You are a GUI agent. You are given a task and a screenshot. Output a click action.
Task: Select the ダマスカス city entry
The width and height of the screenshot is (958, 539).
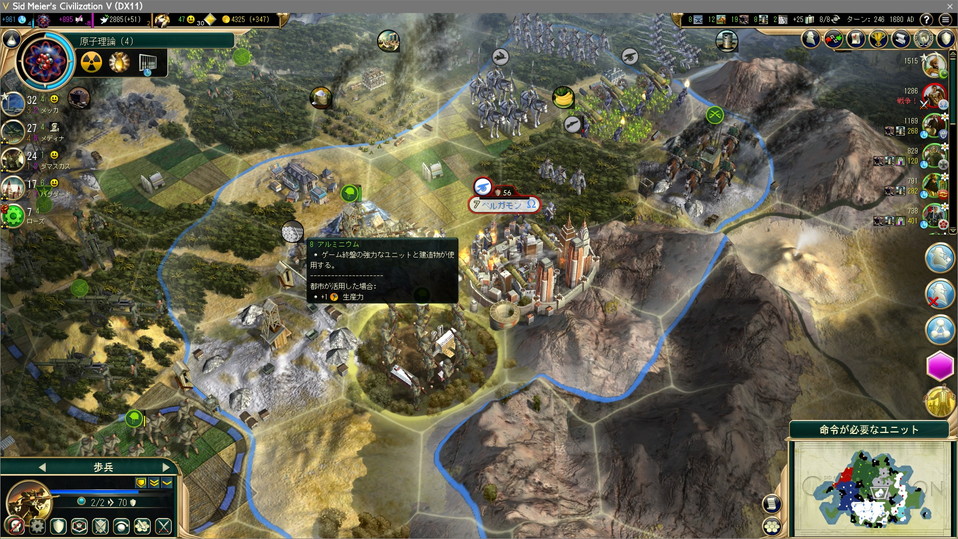pos(14,157)
